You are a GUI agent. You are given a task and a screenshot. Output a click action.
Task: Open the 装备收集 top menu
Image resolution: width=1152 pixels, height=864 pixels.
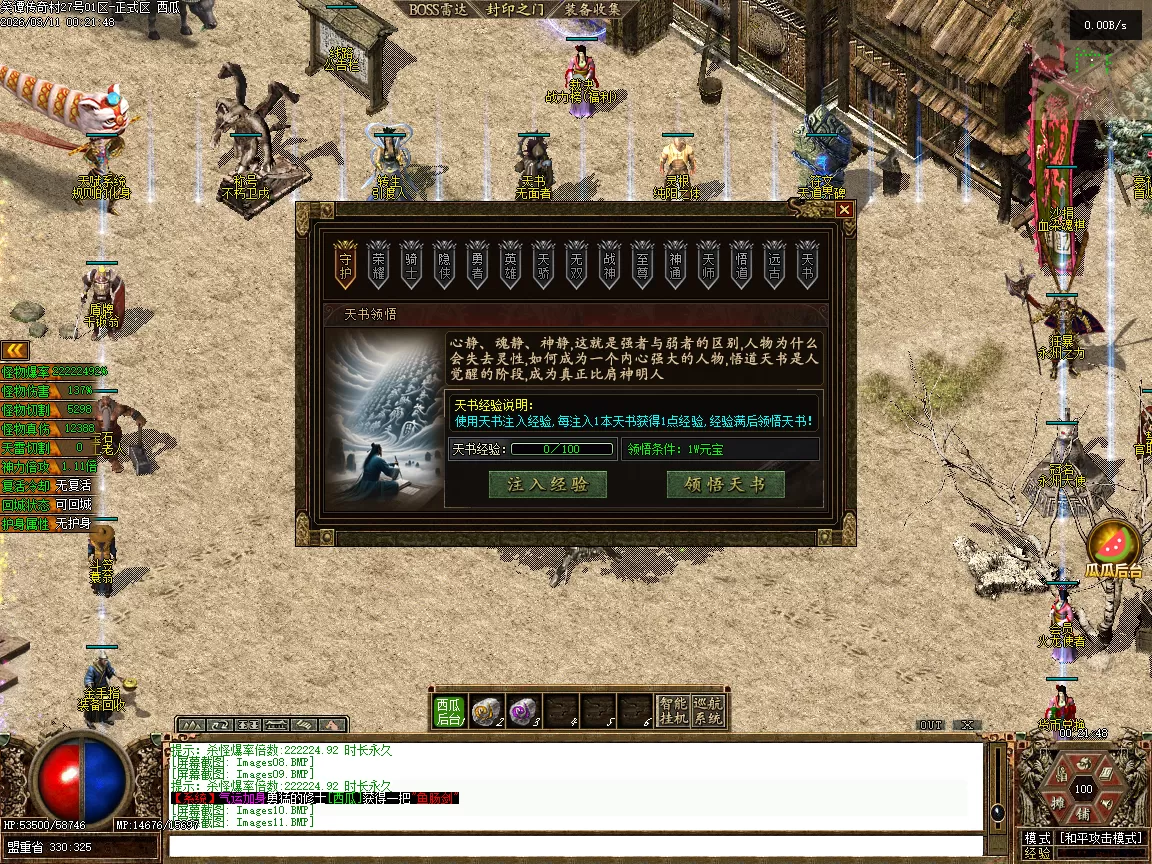click(x=592, y=10)
